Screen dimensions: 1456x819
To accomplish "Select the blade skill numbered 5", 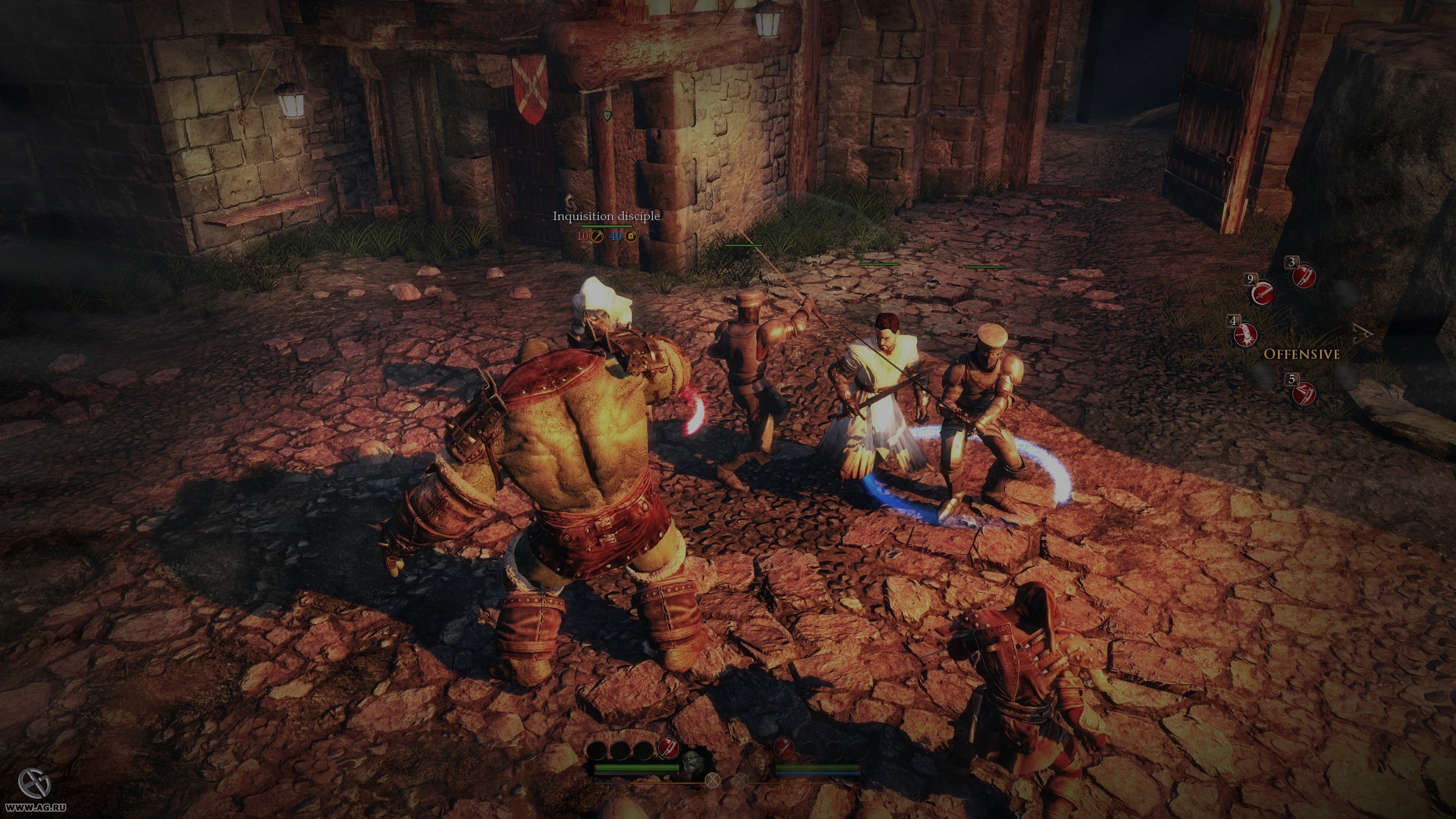I will [1304, 393].
